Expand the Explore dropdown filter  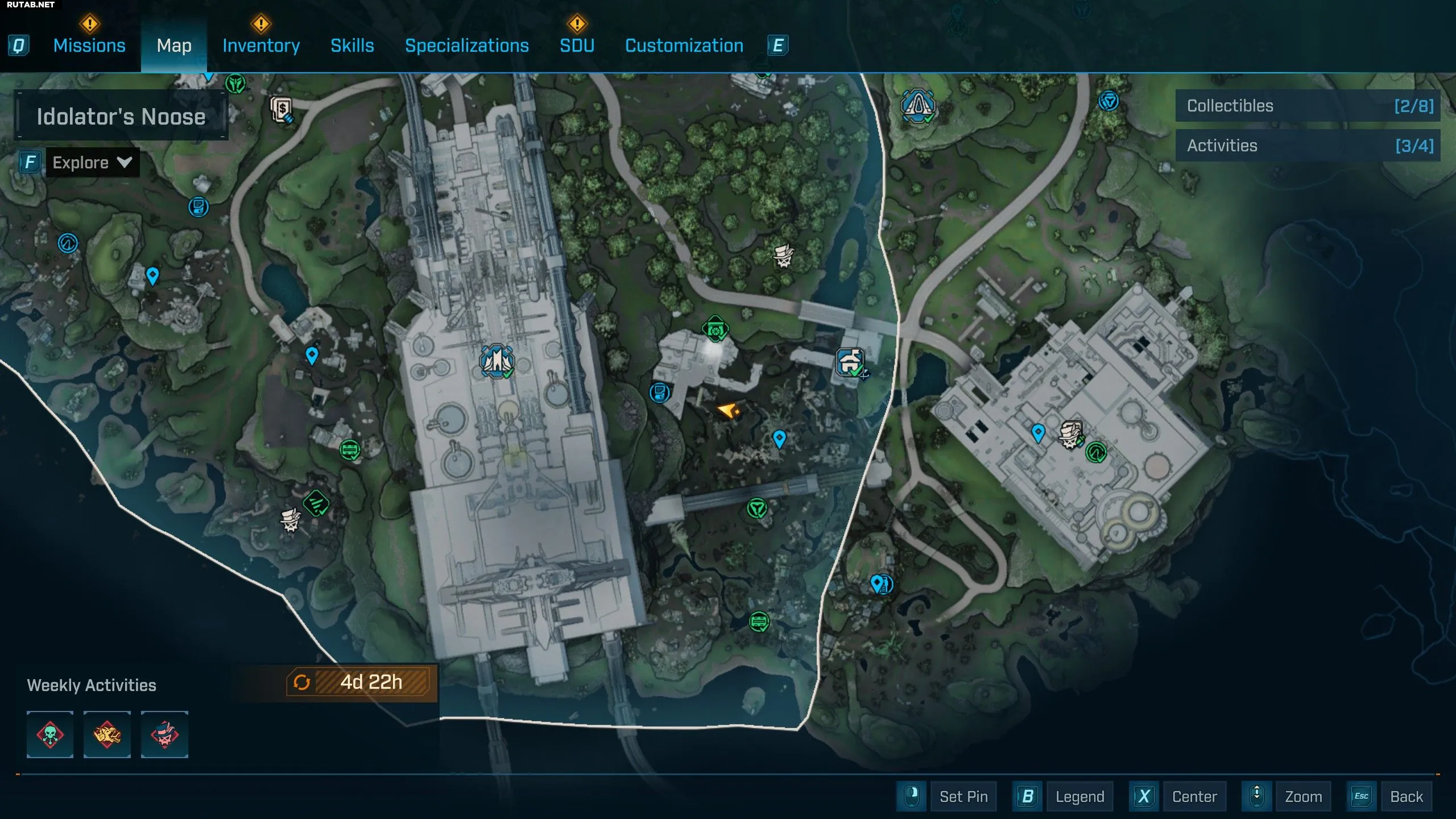(x=92, y=163)
